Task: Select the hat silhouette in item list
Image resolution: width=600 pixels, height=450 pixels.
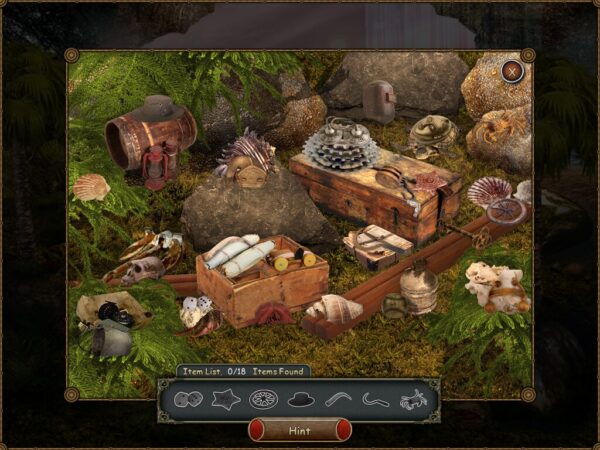Action: [301, 400]
